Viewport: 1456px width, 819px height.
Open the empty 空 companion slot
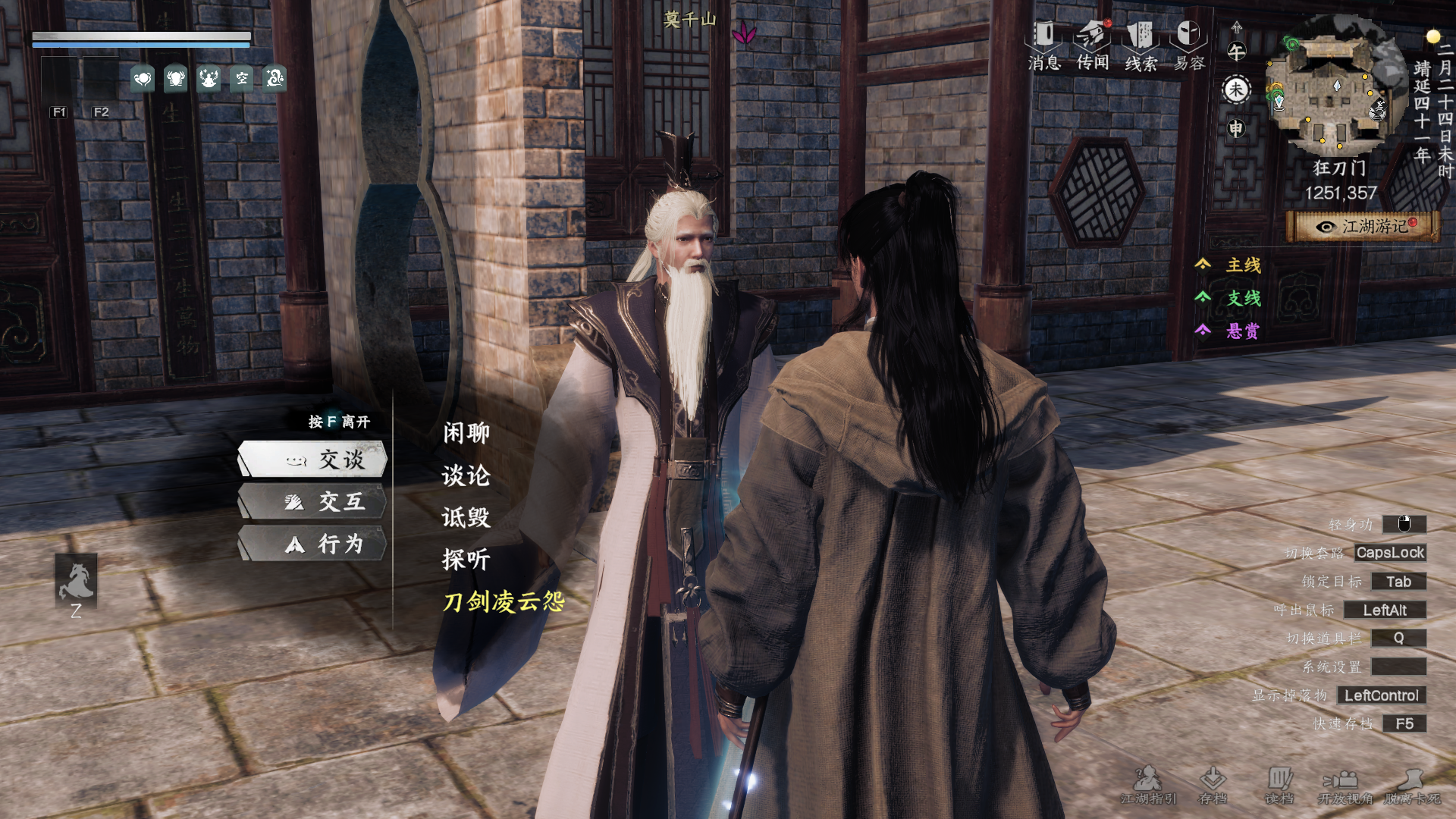(x=243, y=80)
